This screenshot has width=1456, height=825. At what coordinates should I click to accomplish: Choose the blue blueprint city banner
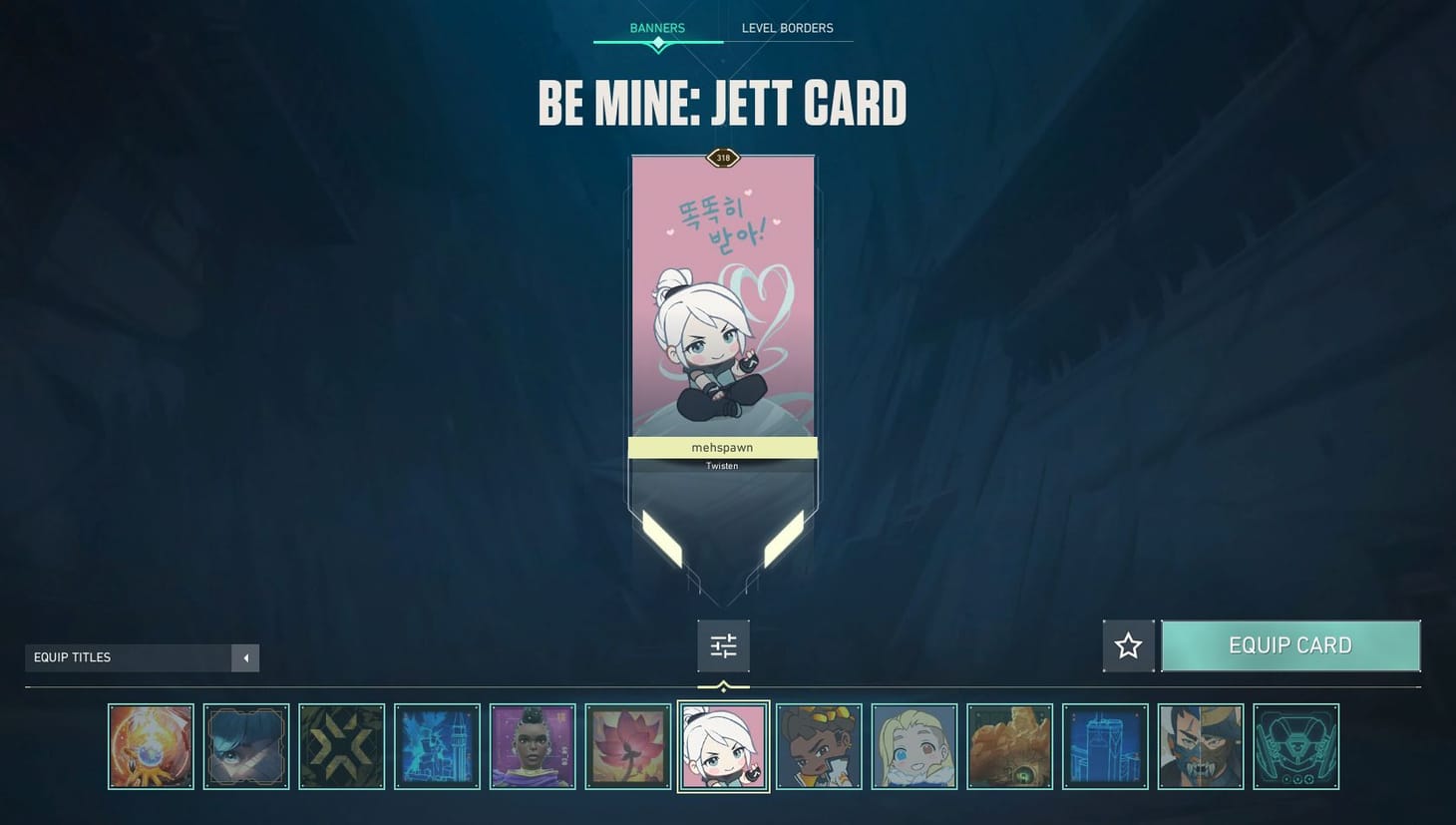pos(438,745)
